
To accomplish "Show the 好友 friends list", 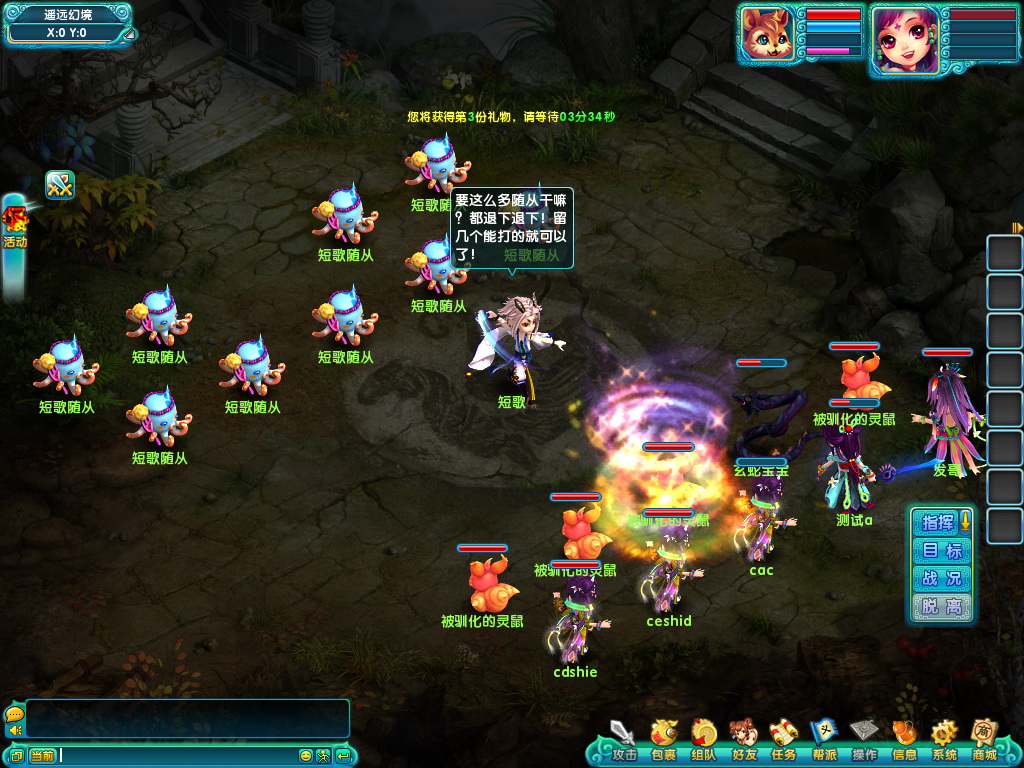I will (x=744, y=740).
